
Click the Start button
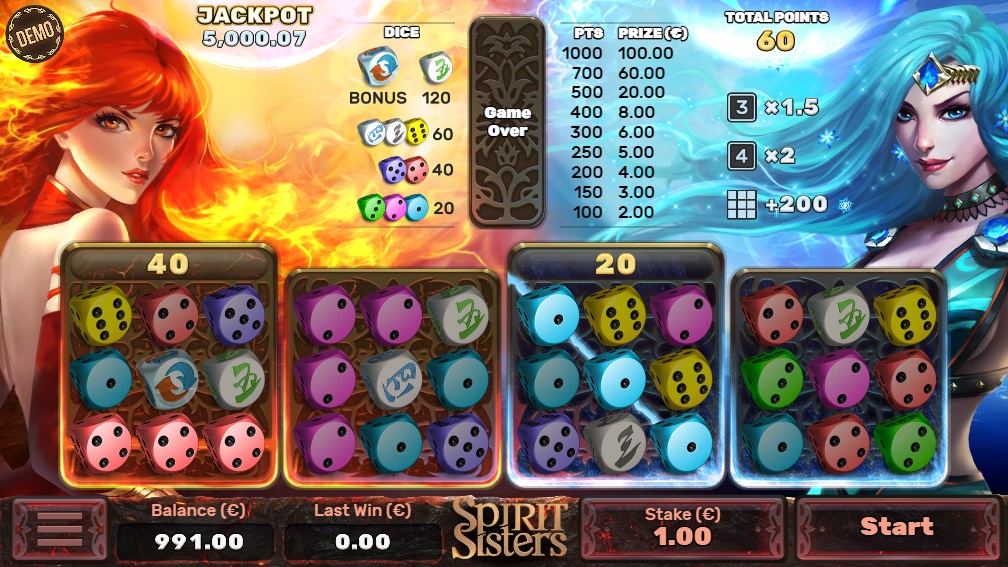[x=897, y=527]
